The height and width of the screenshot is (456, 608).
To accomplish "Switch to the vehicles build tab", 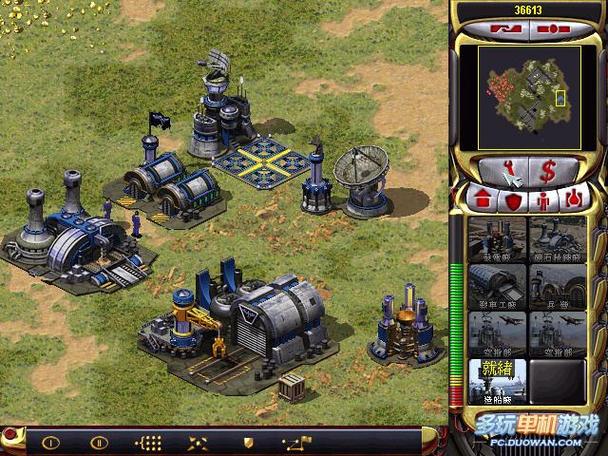I will tap(573, 199).
